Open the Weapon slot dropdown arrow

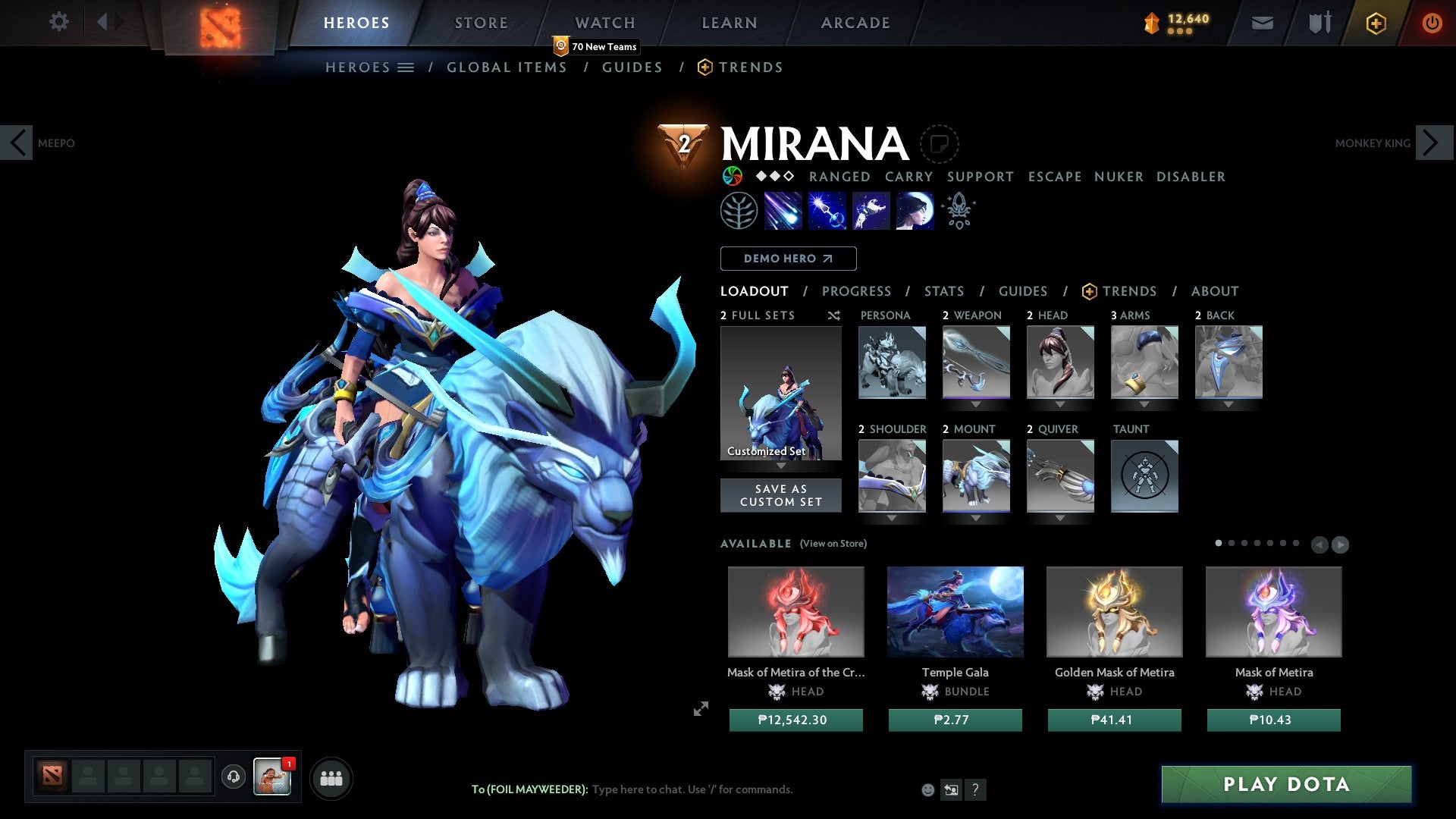coord(976,403)
